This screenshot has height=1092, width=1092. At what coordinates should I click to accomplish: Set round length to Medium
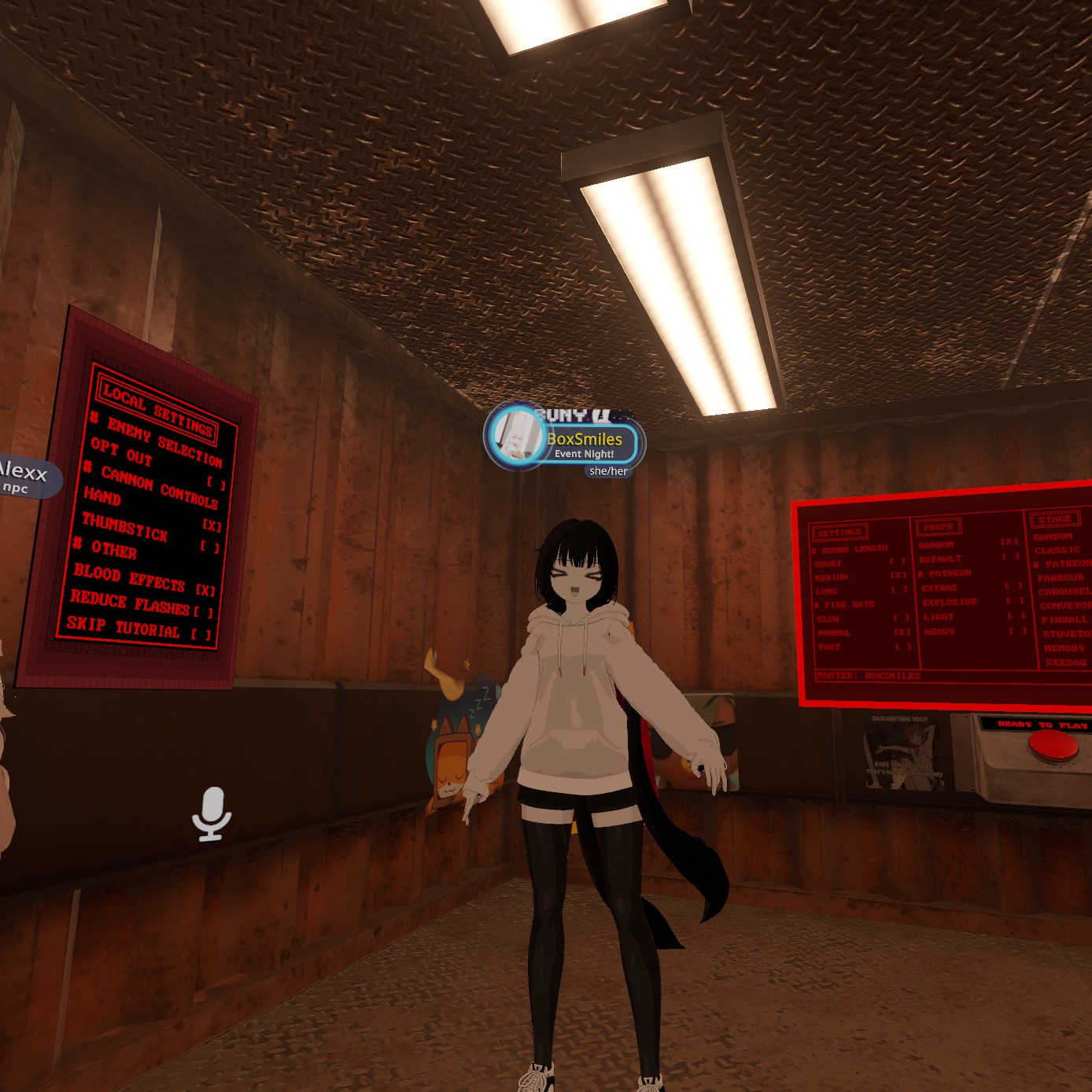(x=898, y=575)
